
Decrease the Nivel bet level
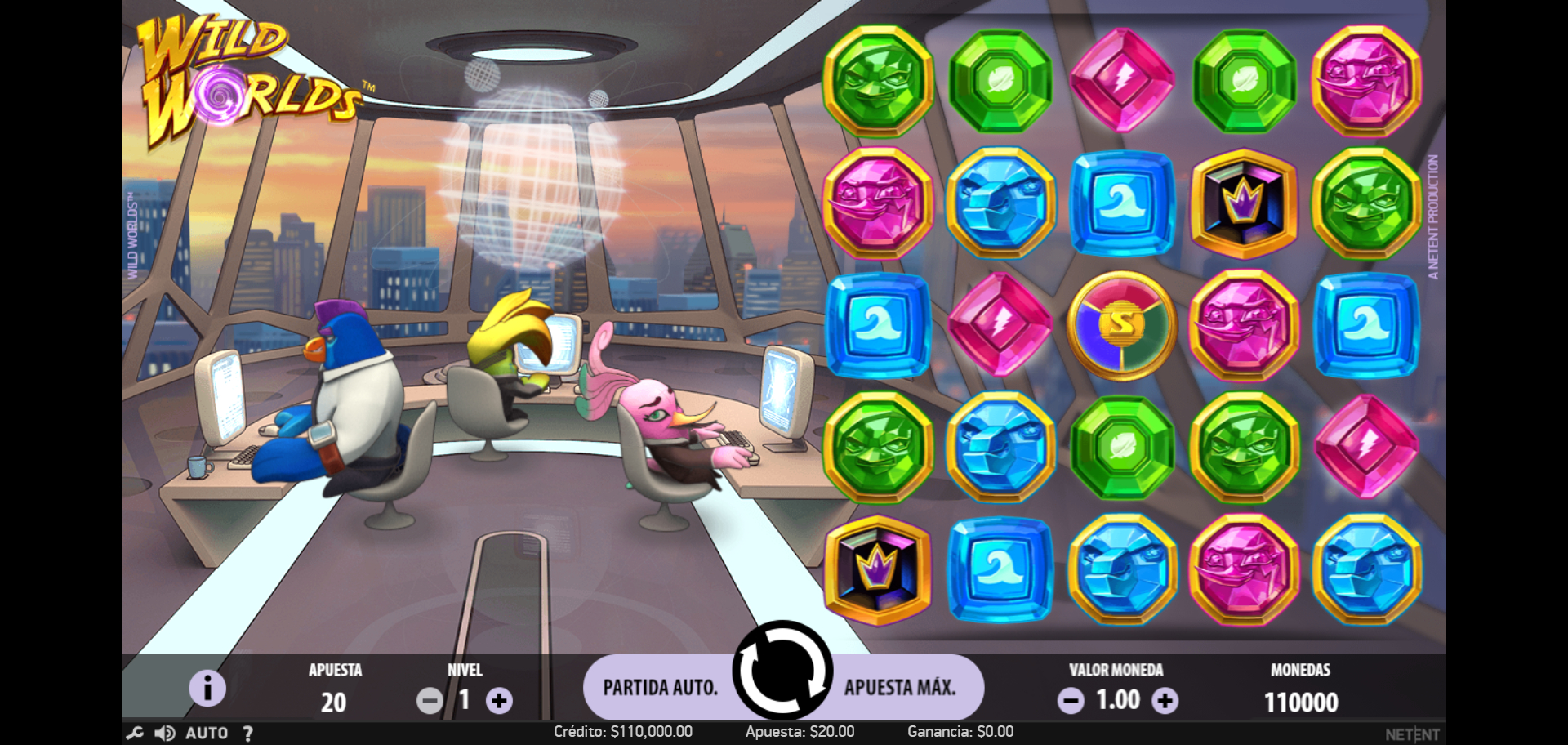[x=430, y=701]
